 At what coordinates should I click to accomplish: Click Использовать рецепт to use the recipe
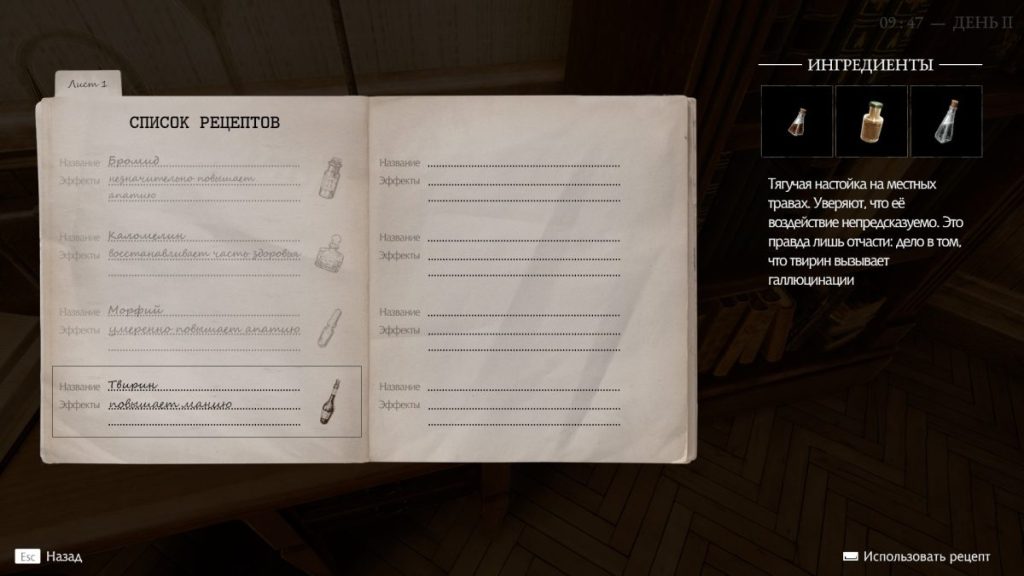tap(917, 556)
